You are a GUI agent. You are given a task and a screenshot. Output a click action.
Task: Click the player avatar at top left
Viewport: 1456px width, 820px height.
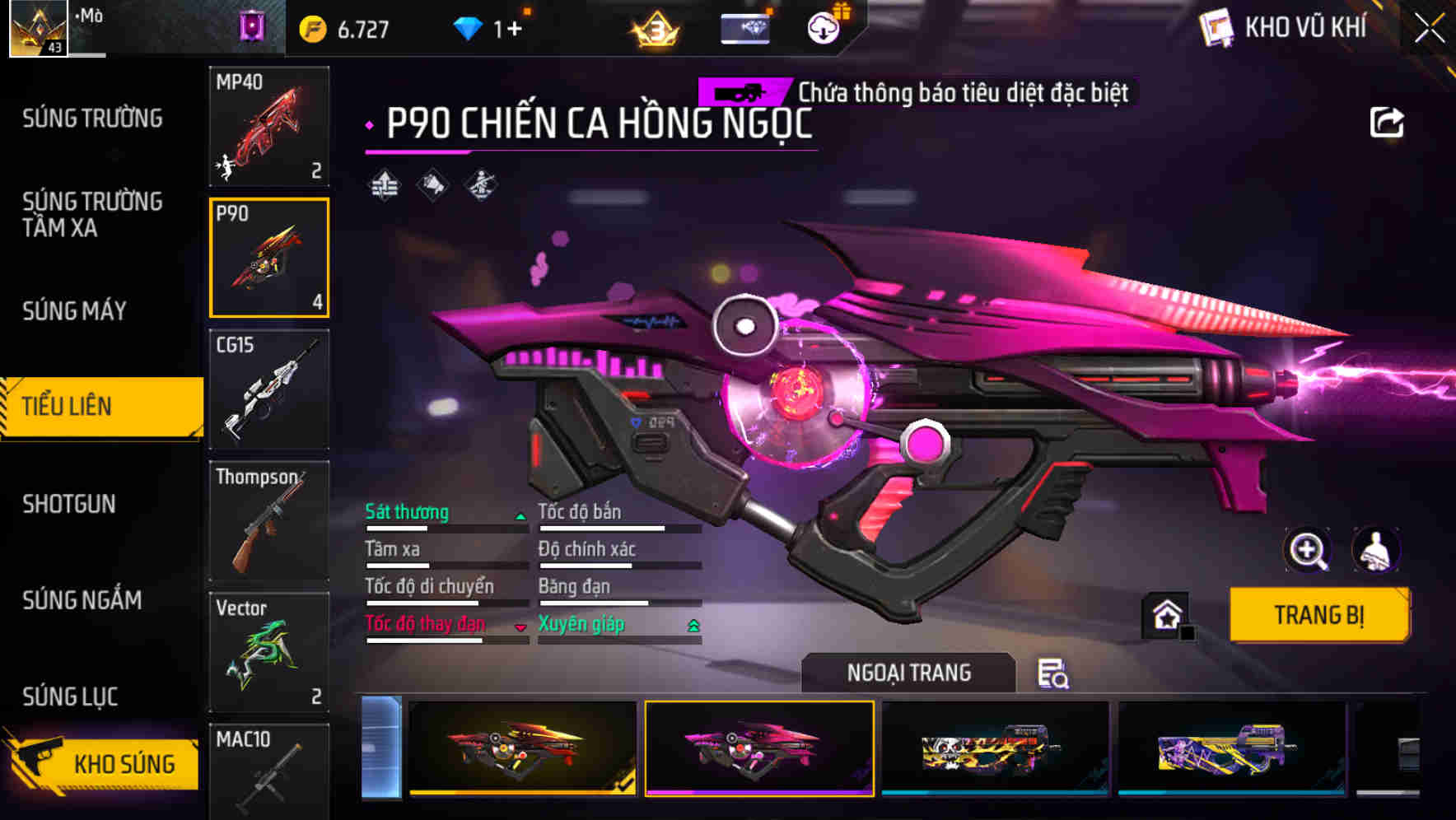point(36,27)
